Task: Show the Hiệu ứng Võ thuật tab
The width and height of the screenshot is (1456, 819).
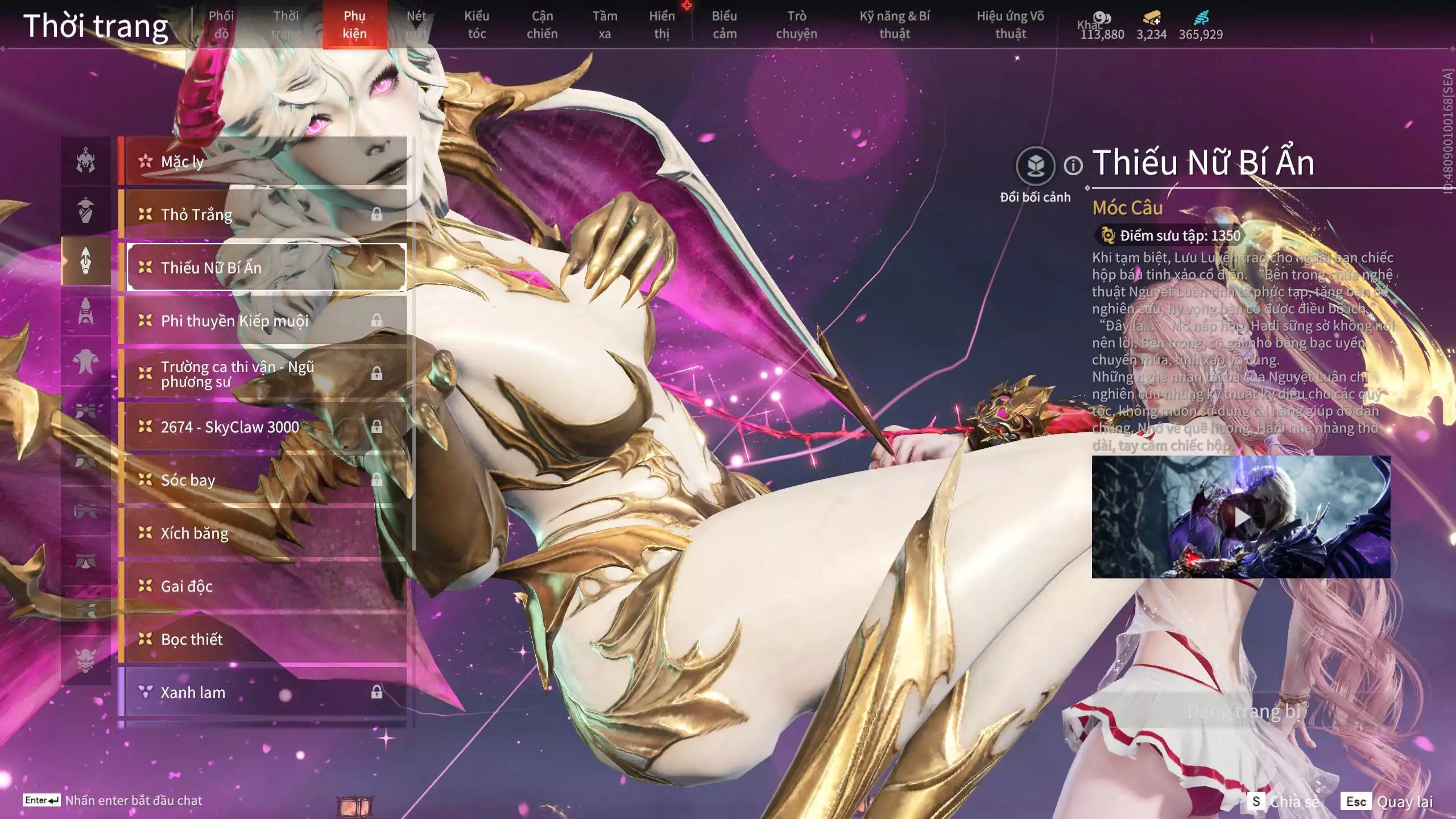Action: [x=1010, y=24]
